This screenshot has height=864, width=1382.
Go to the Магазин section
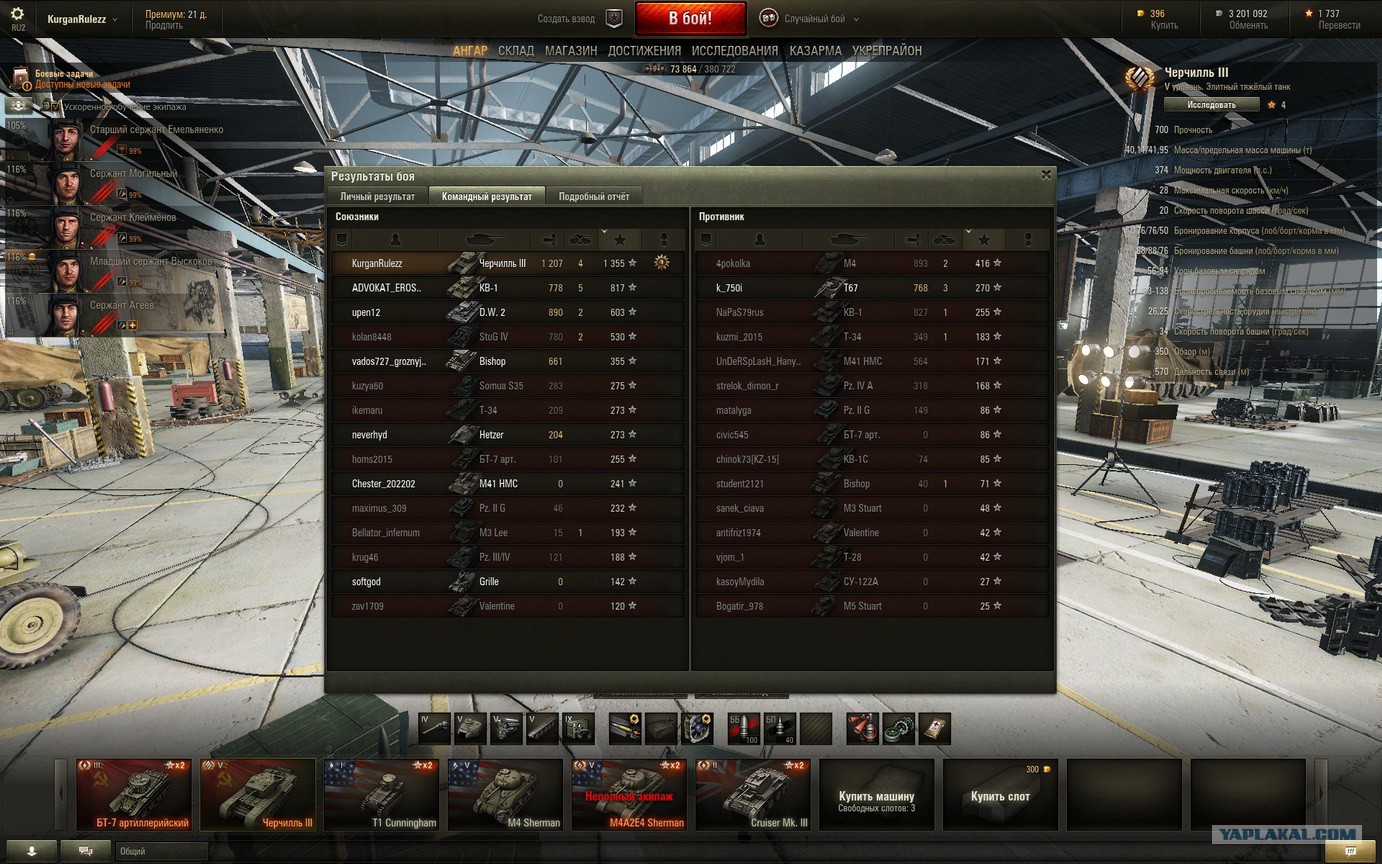pos(571,51)
